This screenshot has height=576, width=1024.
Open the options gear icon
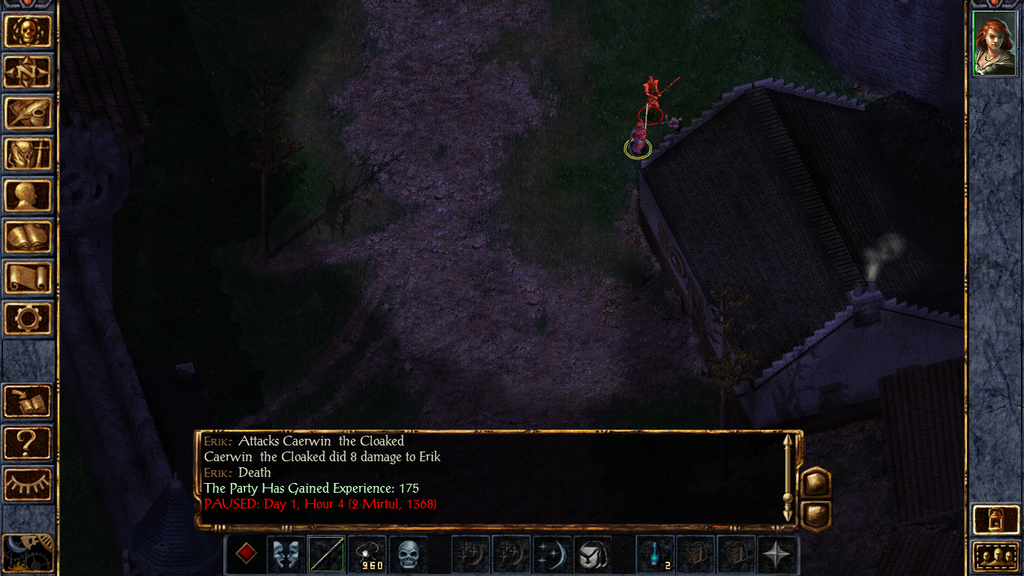point(28,318)
